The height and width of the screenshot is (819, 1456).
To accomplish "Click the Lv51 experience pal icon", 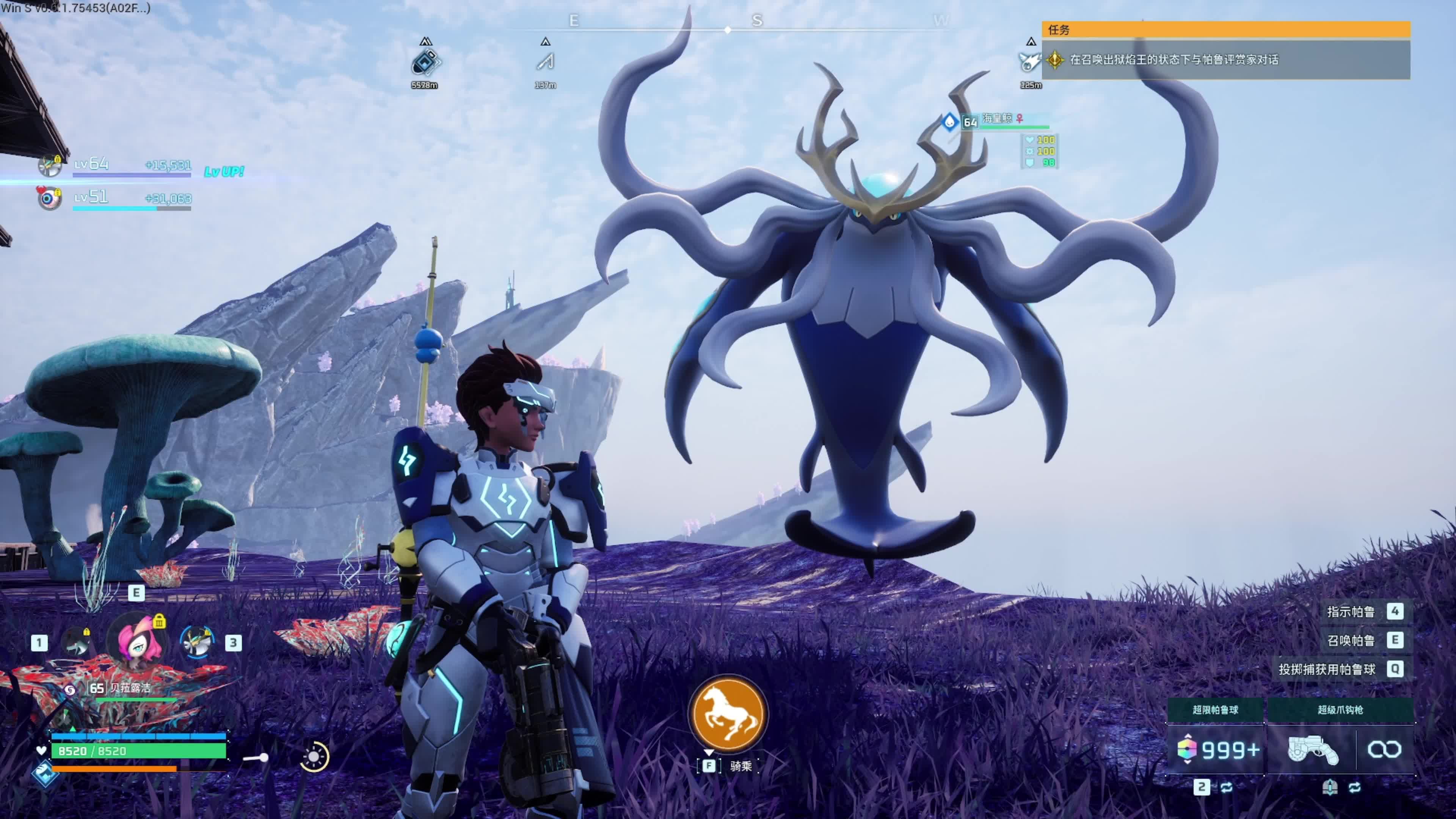I will point(49,198).
